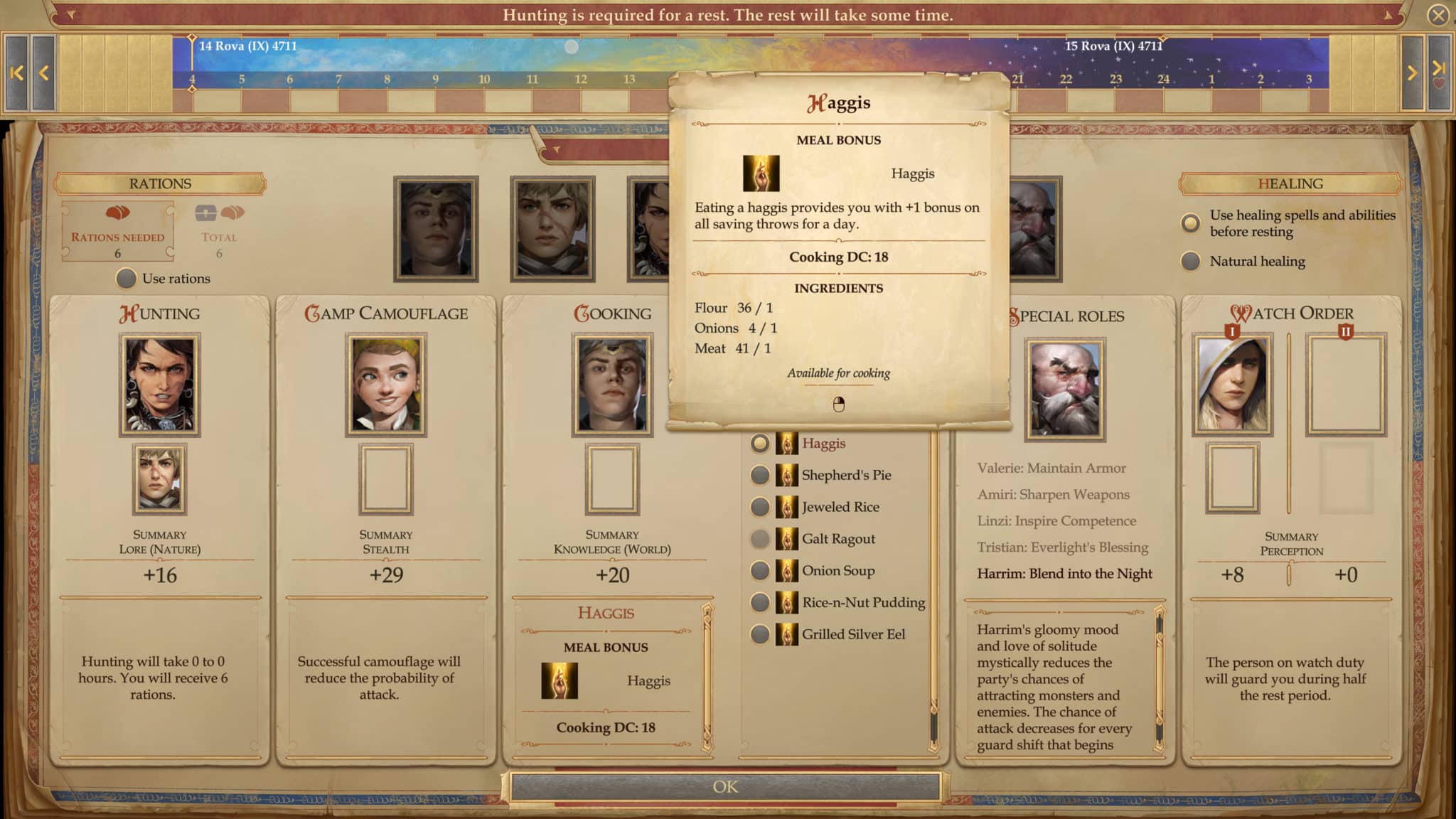The height and width of the screenshot is (819, 1456).
Task: Select the Shepherd's Pie recipe
Action: click(x=759, y=475)
